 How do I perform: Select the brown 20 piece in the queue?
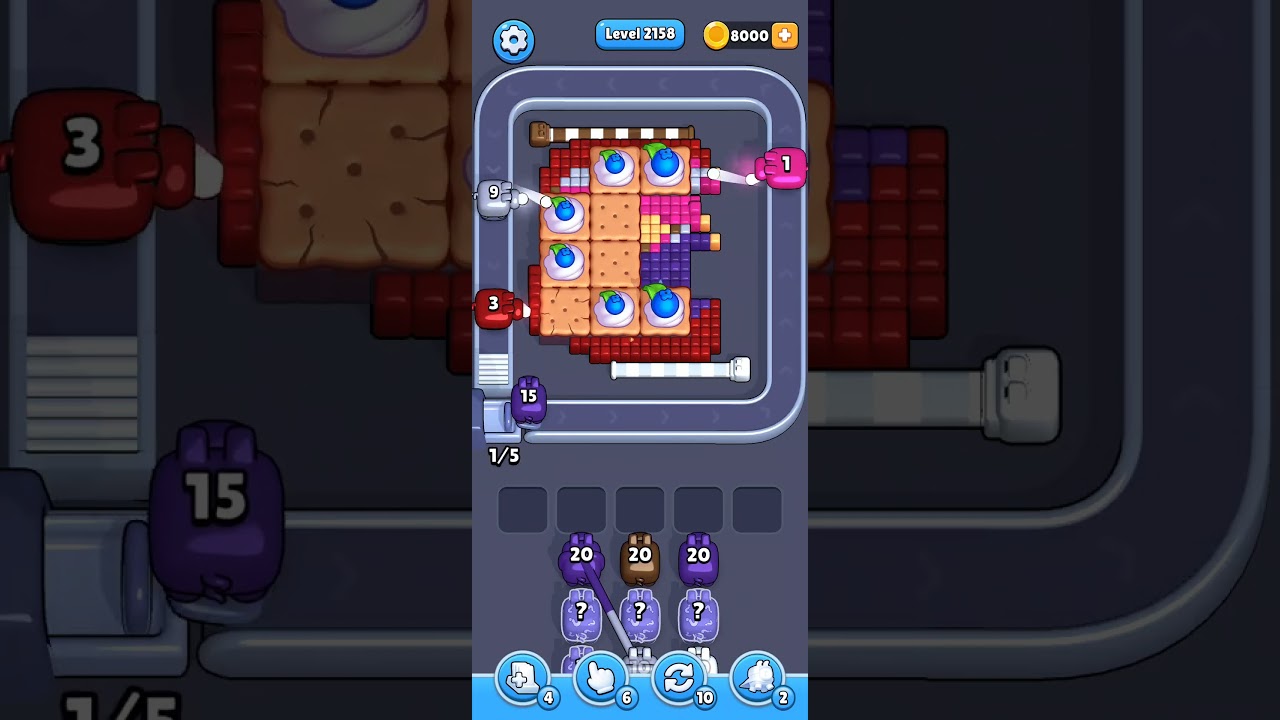click(x=640, y=552)
